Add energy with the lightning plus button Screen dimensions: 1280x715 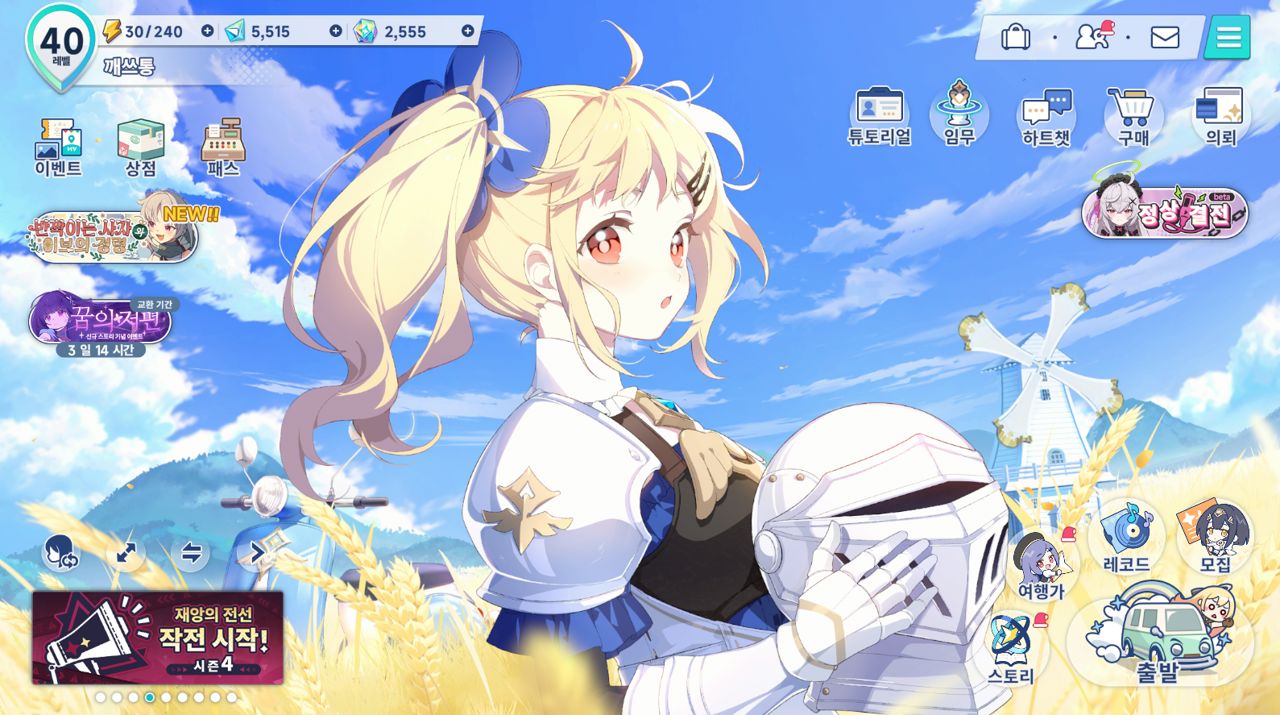tap(207, 31)
